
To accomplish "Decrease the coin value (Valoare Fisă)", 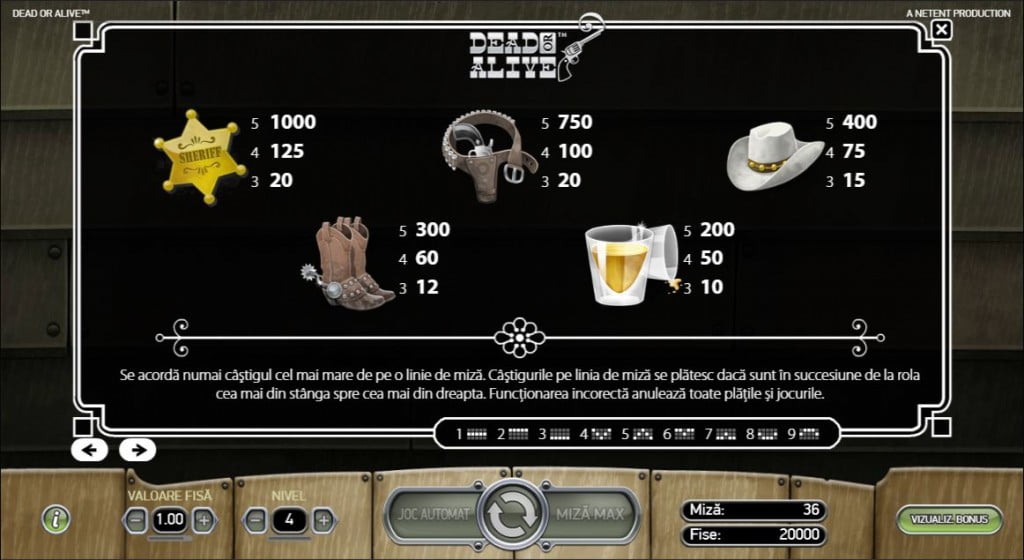I will (137, 520).
